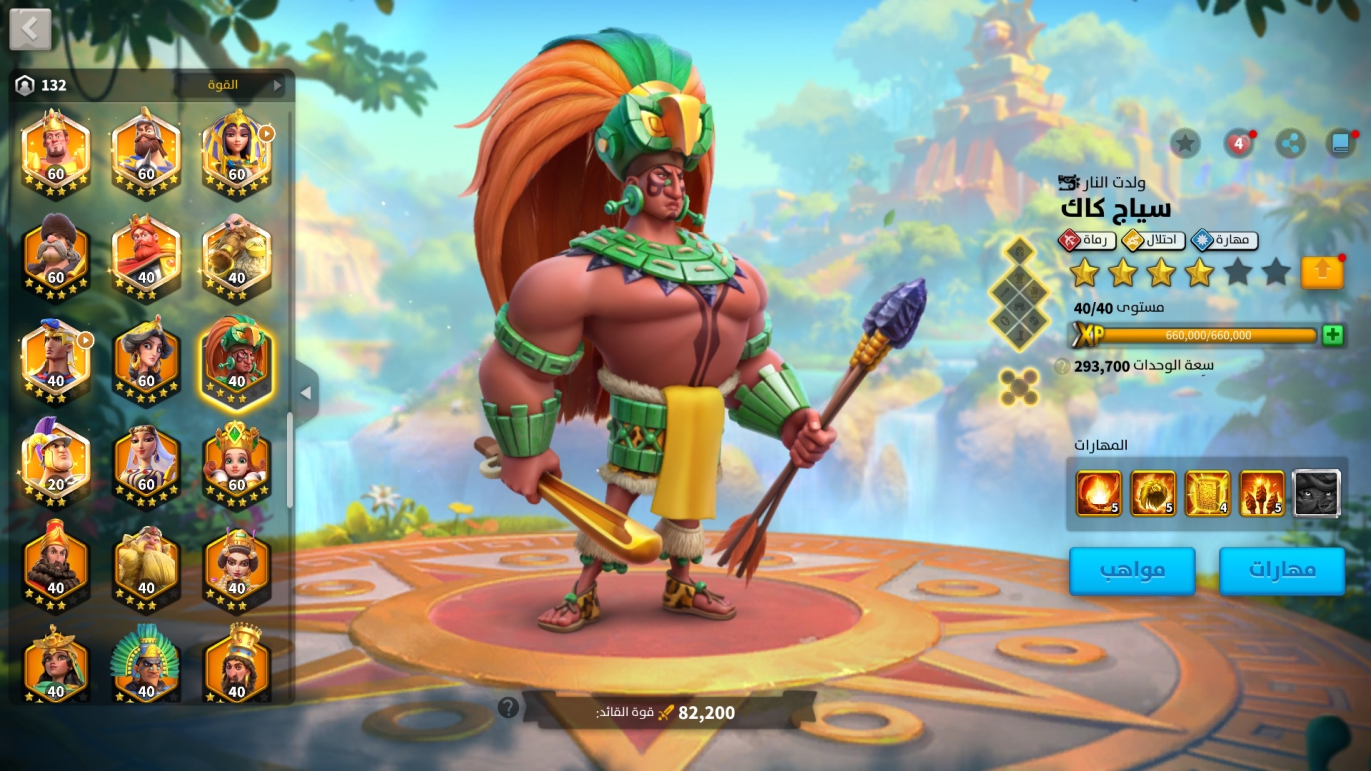Viewport: 1371px width, 771px height.
Task: Add XP with the green plus button
Action: (1332, 335)
